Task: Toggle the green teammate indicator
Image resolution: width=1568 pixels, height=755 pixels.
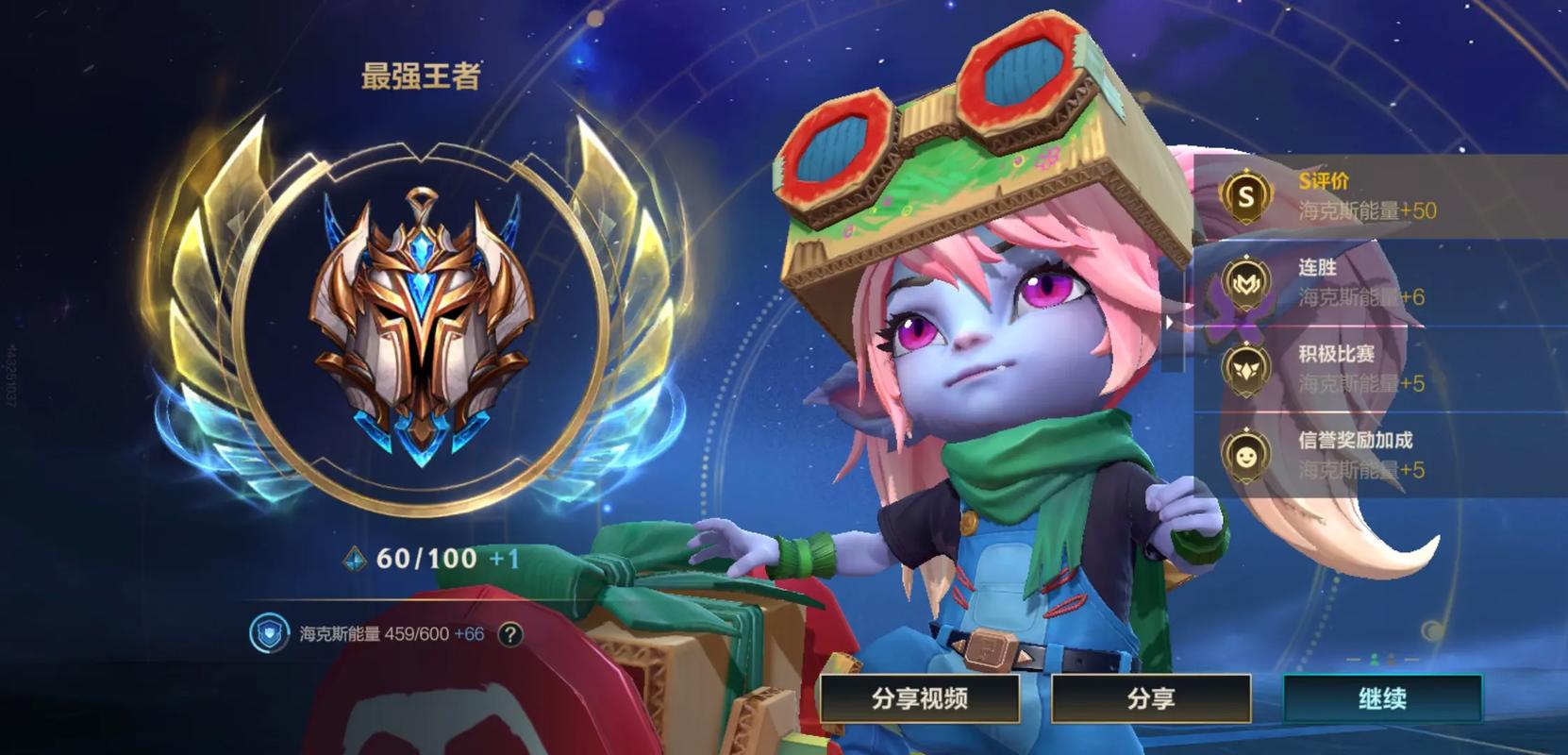Action: pyautogui.click(x=1375, y=659)
